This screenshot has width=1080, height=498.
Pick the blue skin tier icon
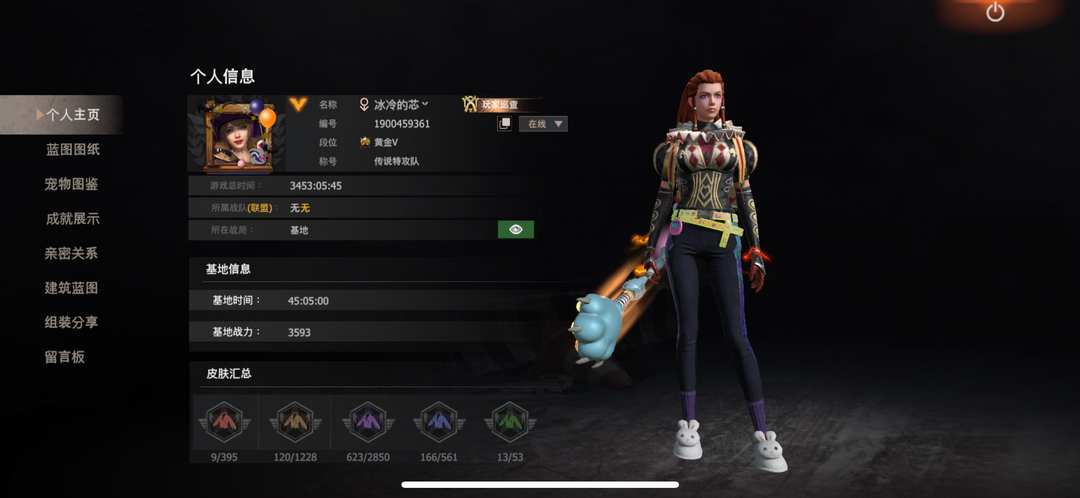440,422
